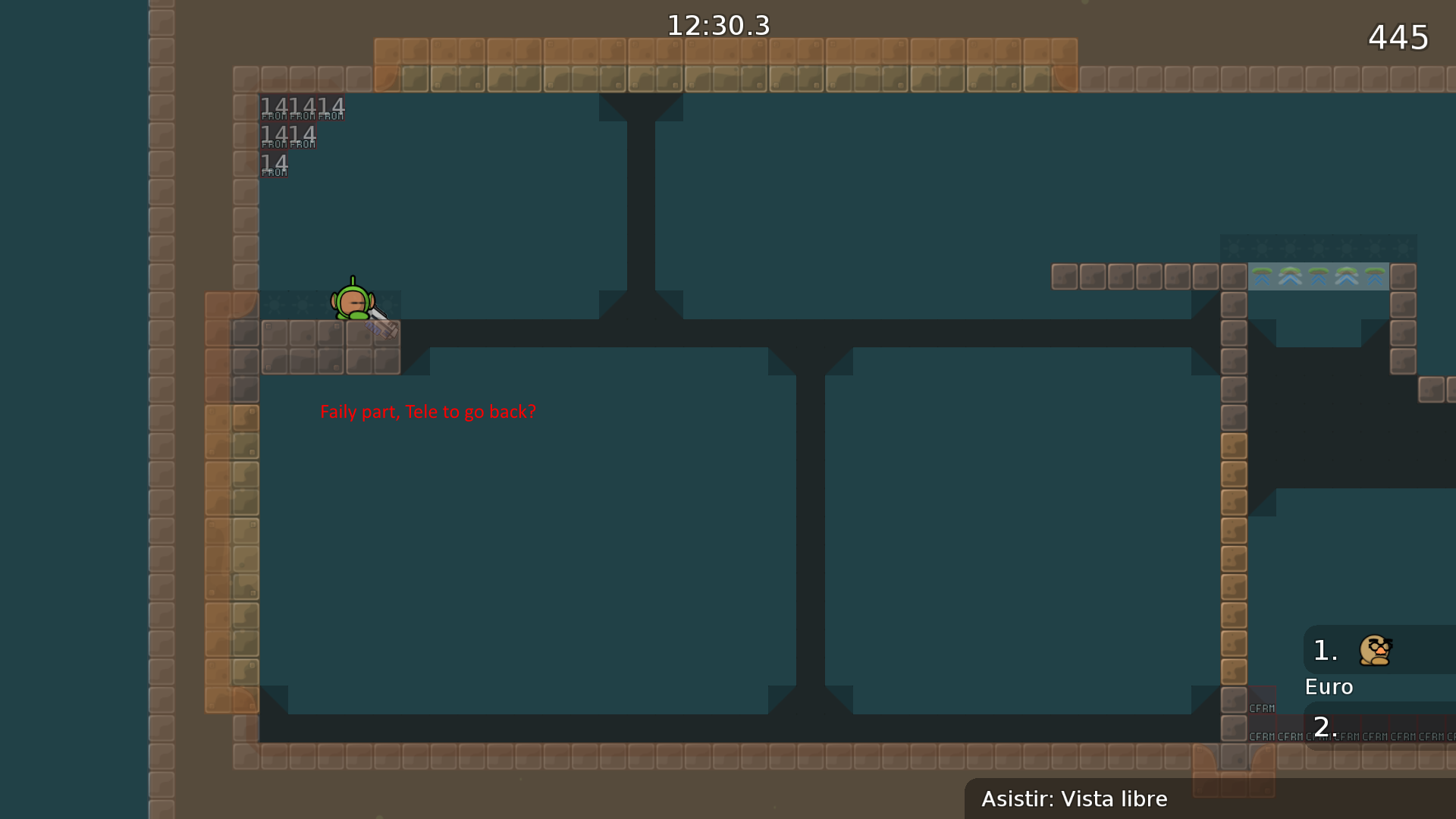
Task: Click the vertical brown hookable tile column on the right
Action: [1233, 531]
